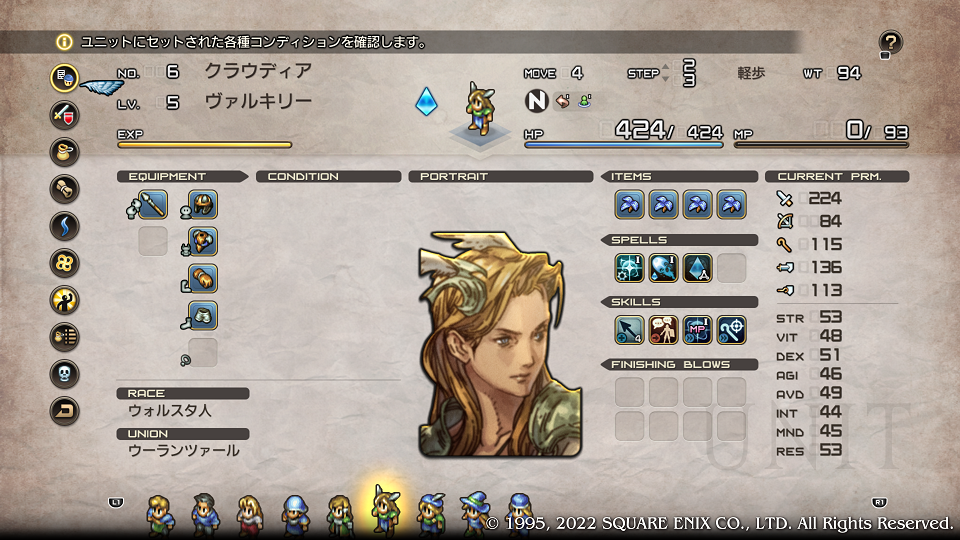
Task: Select the unit status tab icon
Action: coord(65,77)
